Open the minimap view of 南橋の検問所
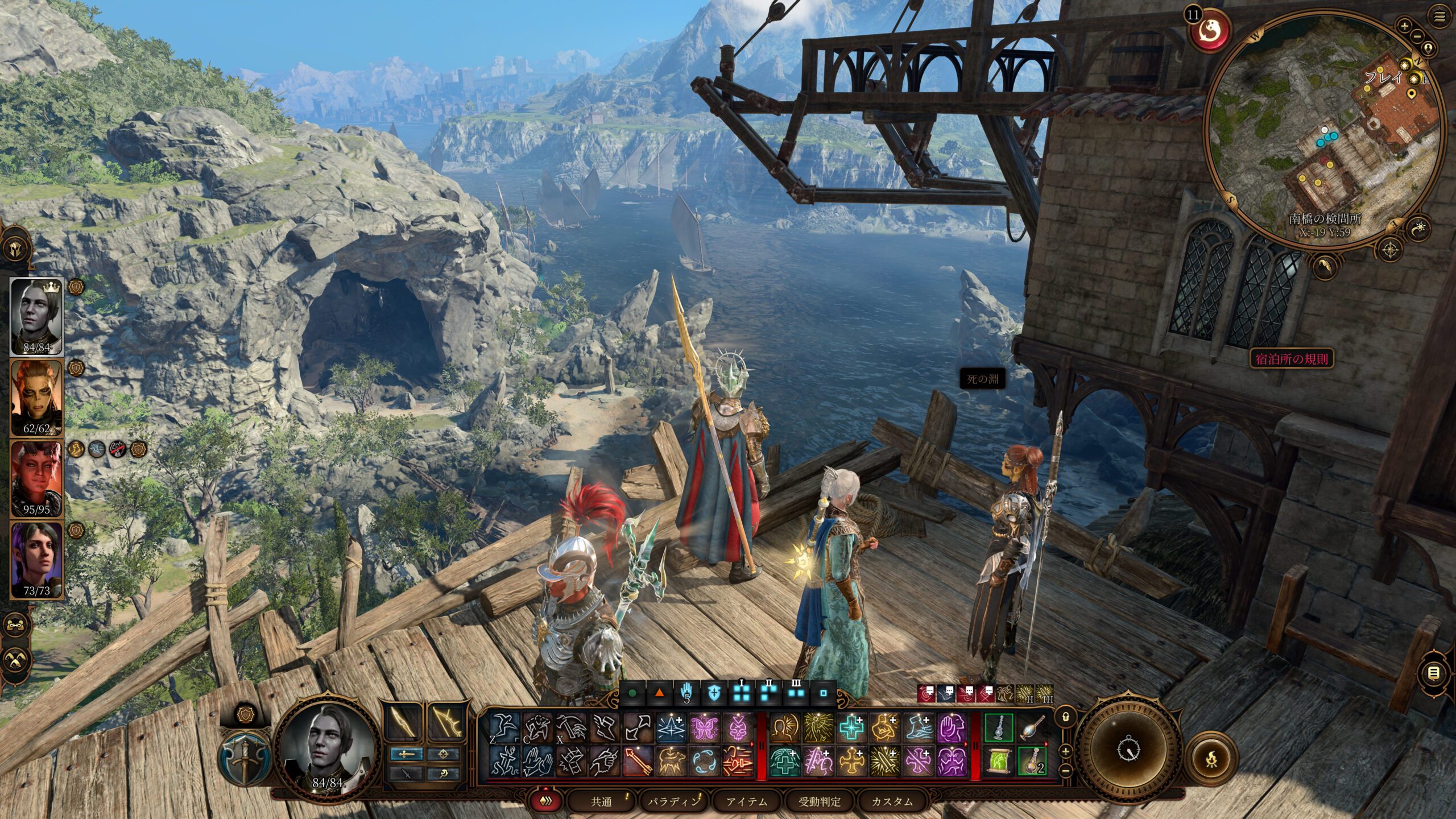 pos(1325,131)
